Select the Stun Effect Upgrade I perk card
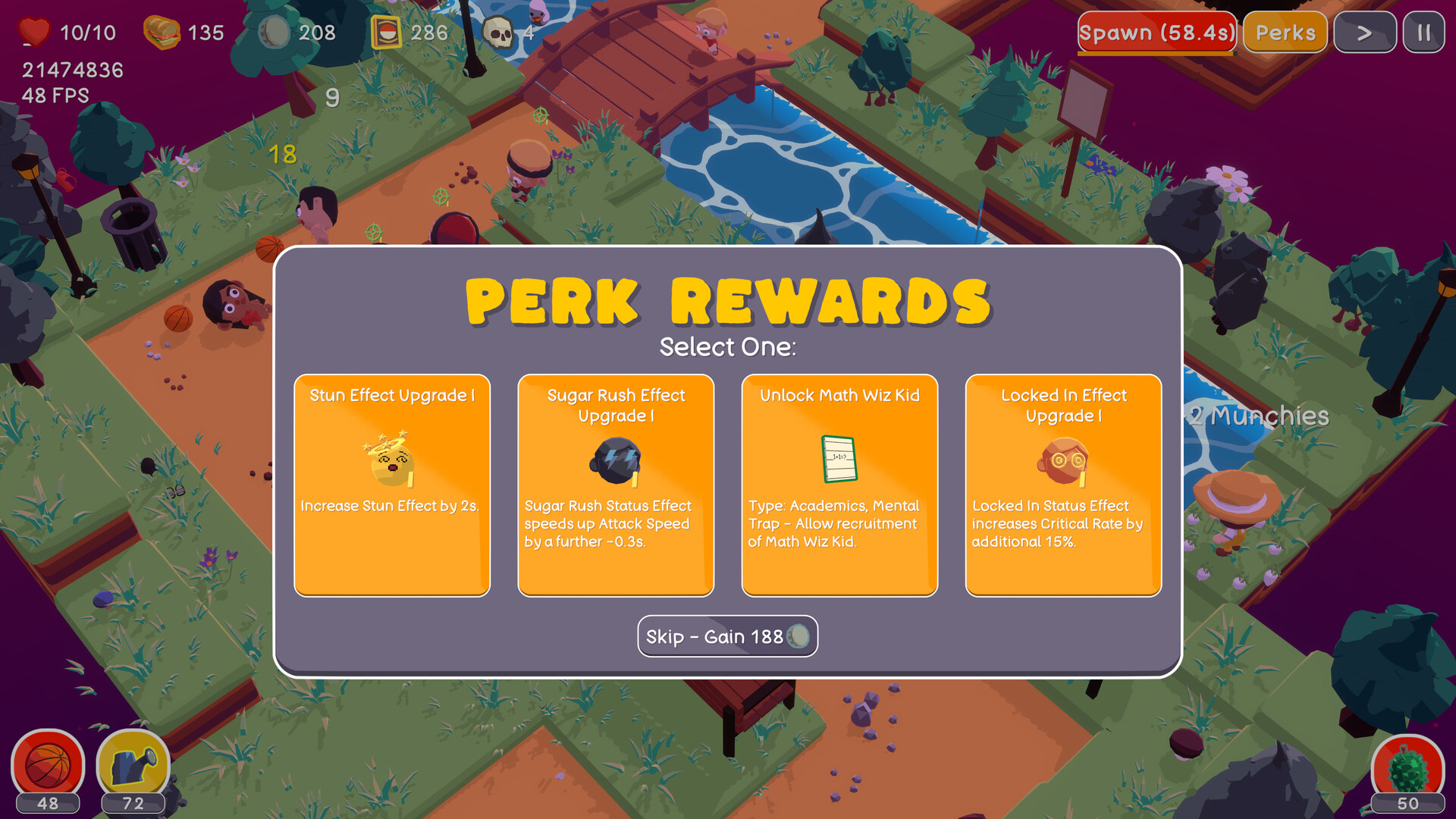 (x=391, y=483)
